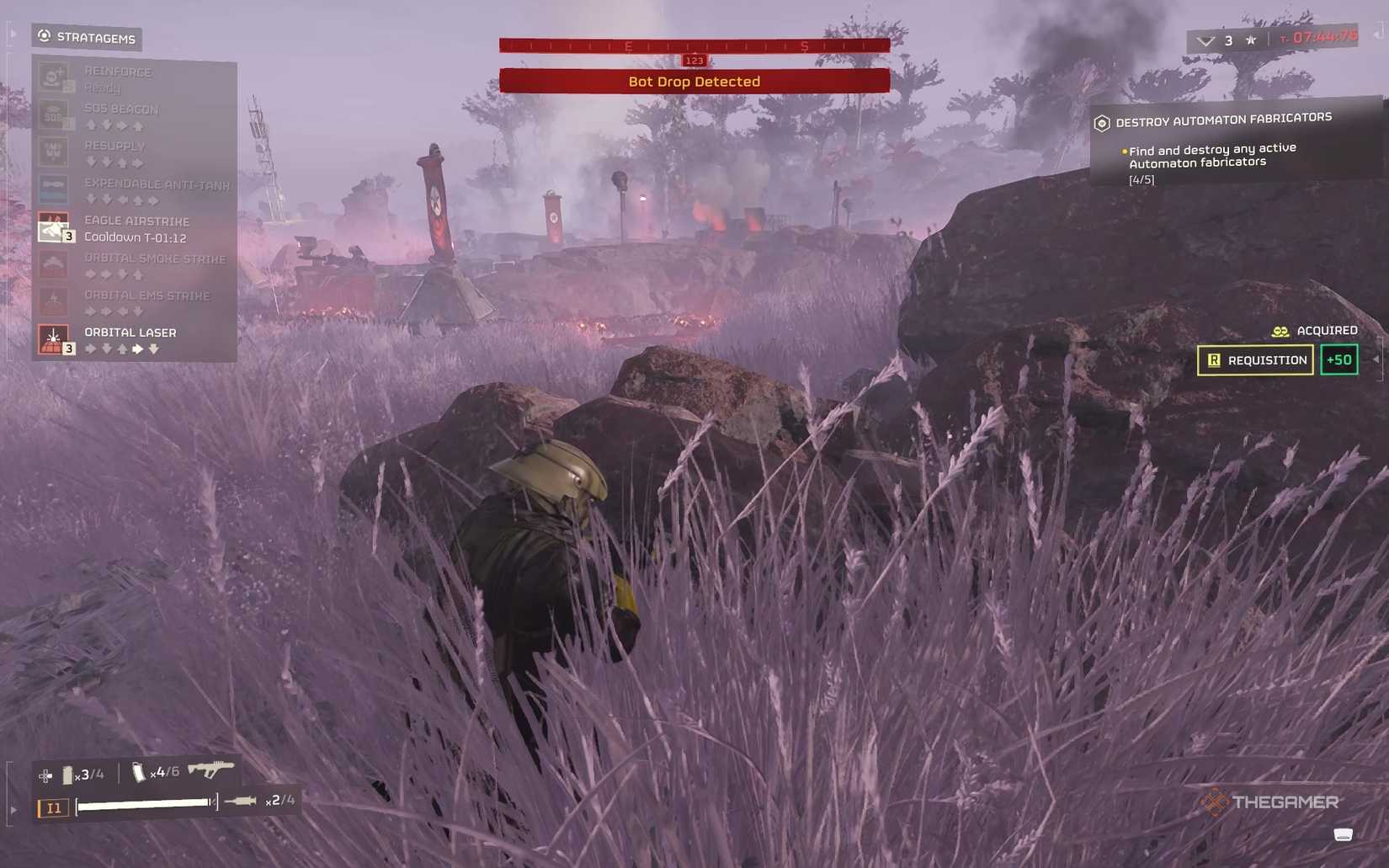1389x868 pixels.
Task: Click the compass heading bar
Action: tap(694, 45)
